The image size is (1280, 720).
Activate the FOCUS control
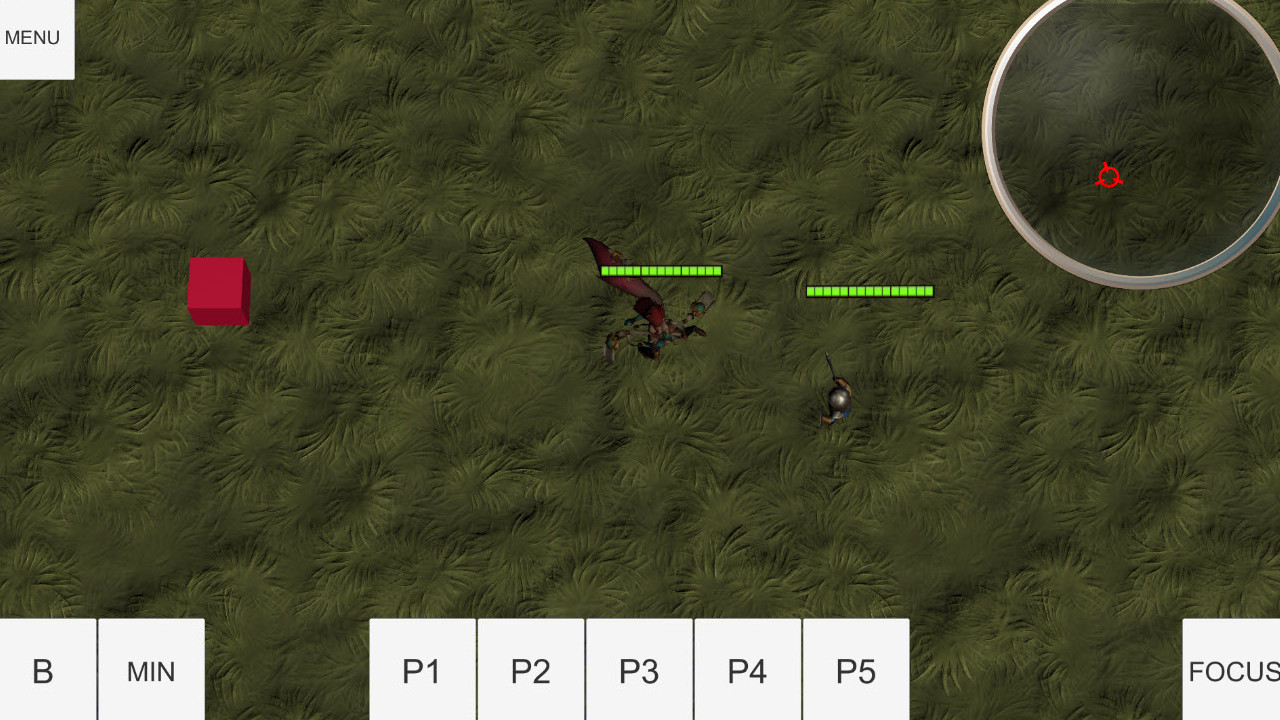pos(1234,670)
